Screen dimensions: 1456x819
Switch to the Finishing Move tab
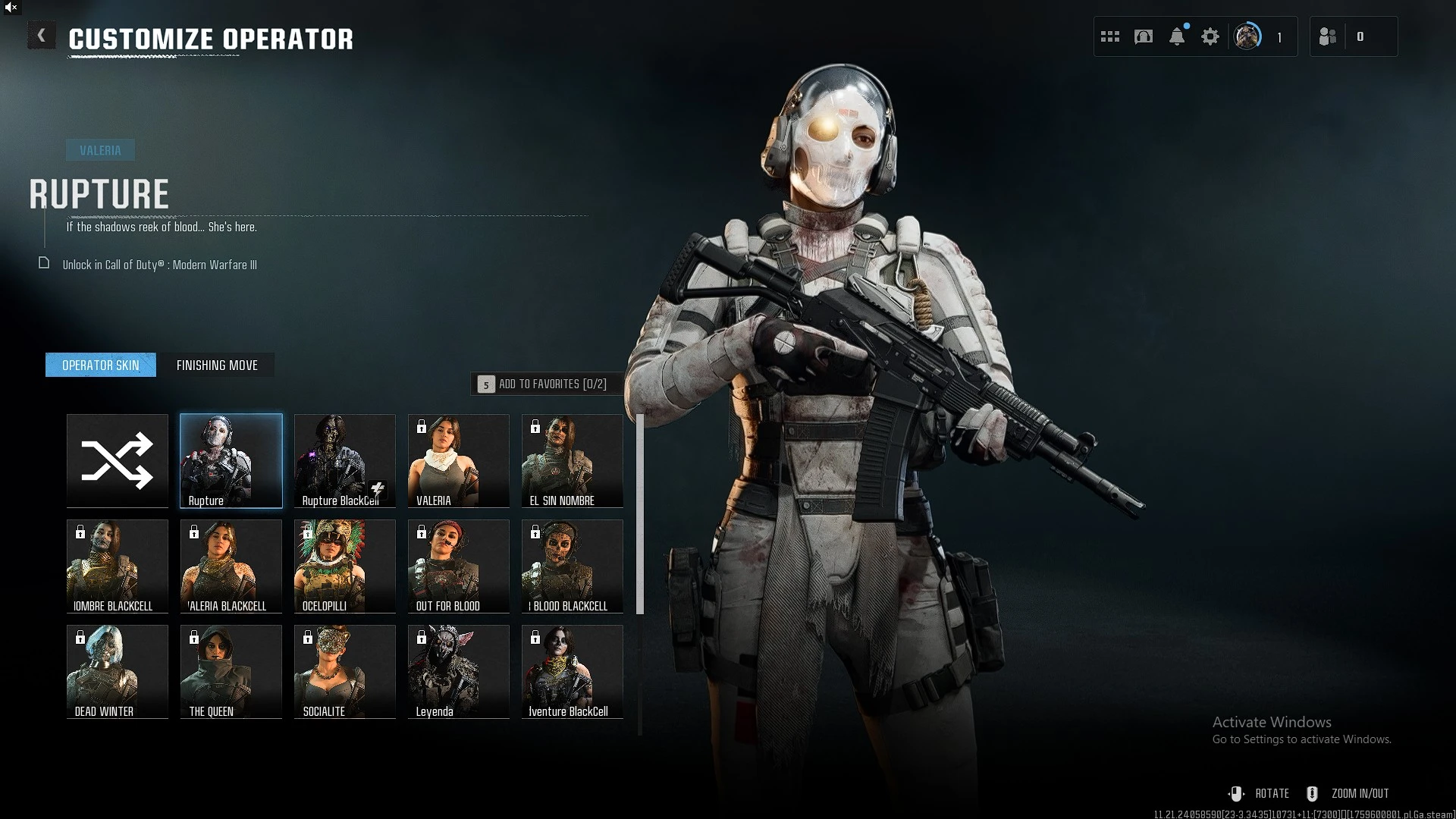pyautogui.click(x=217, y=366)
